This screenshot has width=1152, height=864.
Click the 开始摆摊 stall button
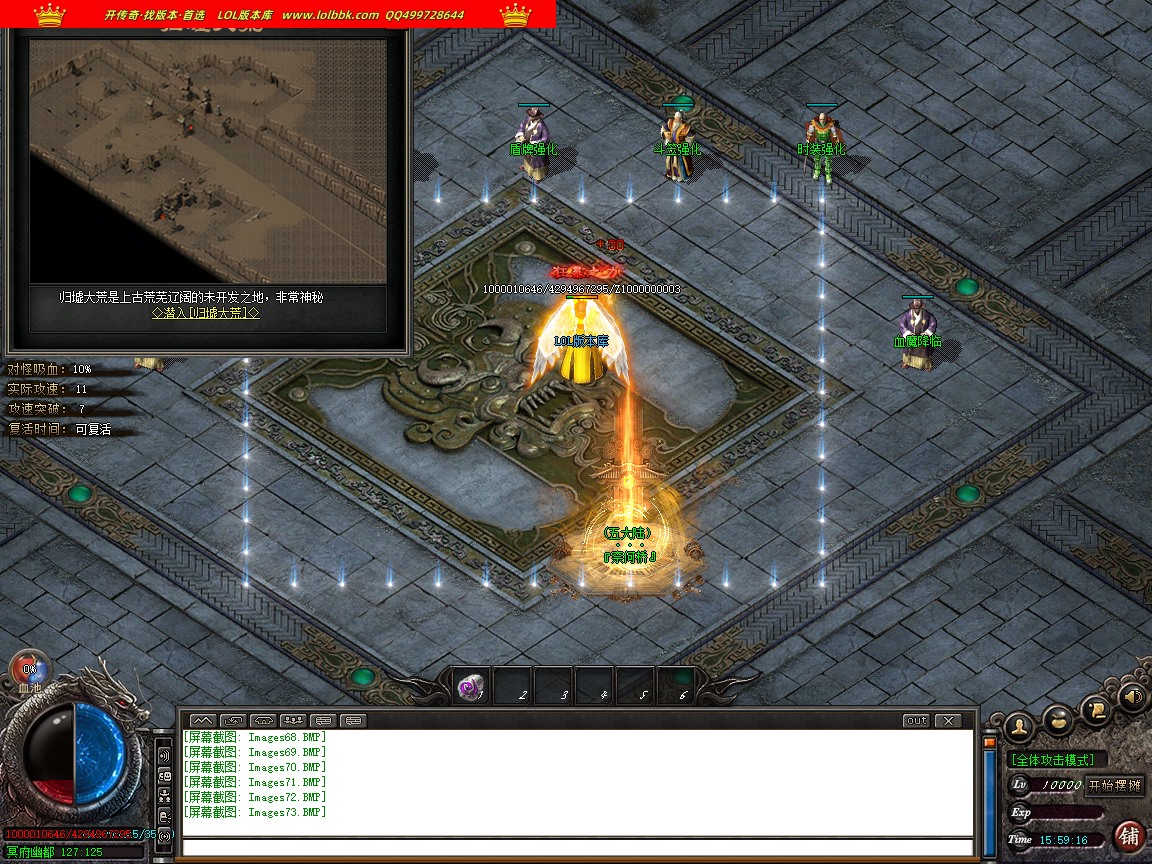(x=1114, y=785)
